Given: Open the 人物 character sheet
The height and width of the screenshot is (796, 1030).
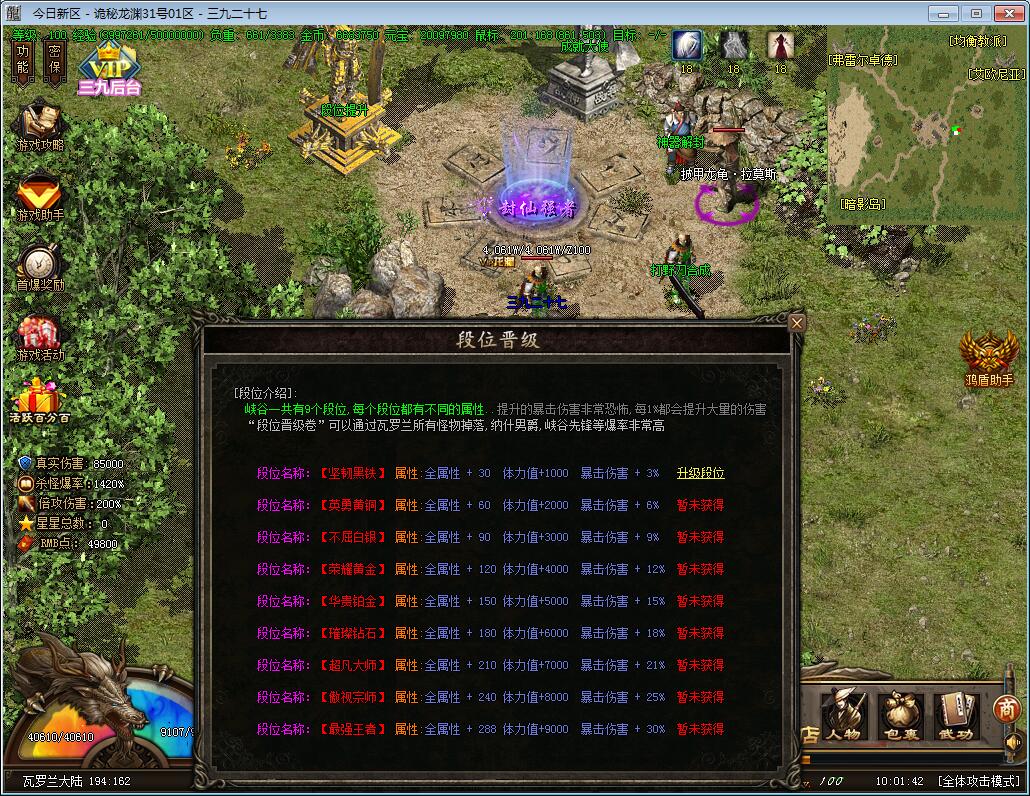Looking at the screenshot, I should (843, 715).
